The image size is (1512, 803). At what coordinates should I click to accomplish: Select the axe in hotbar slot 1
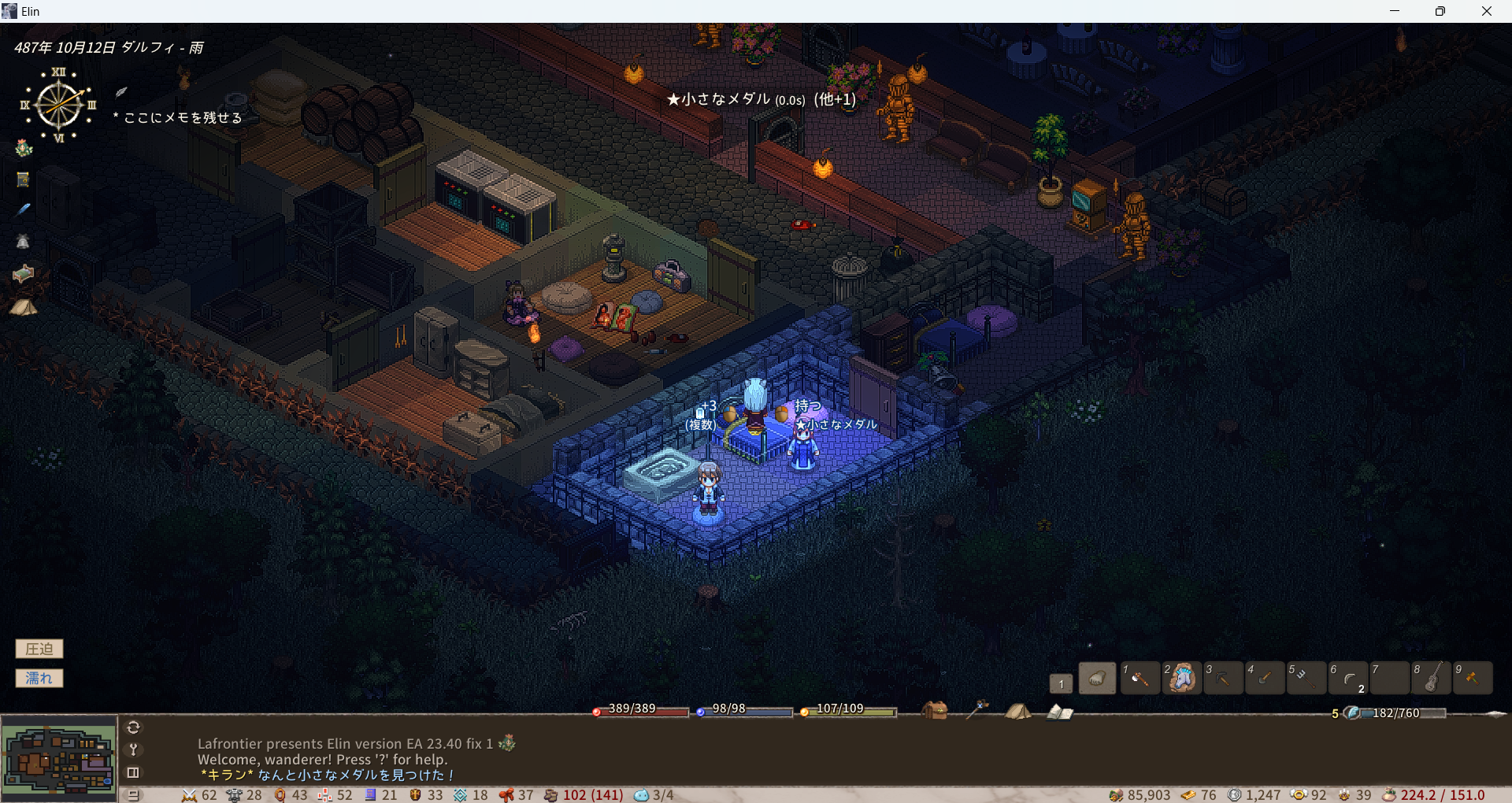[x=1140, y=679]
